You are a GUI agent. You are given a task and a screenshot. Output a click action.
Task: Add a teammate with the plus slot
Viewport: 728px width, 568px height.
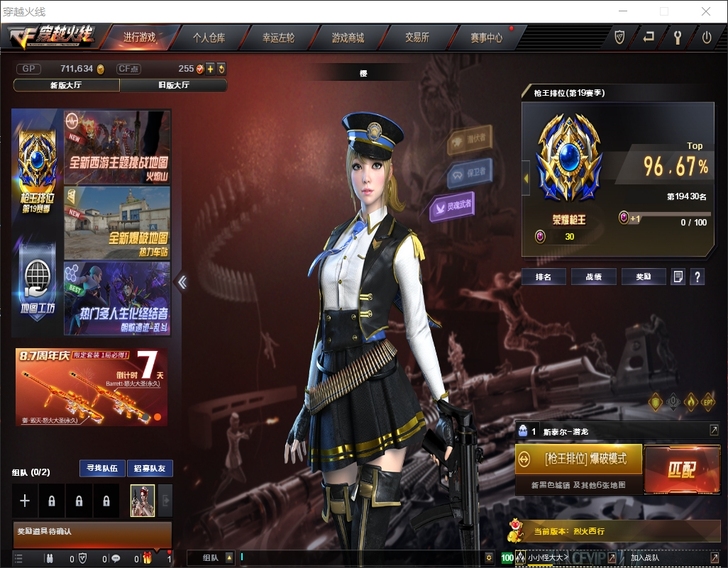25,500
